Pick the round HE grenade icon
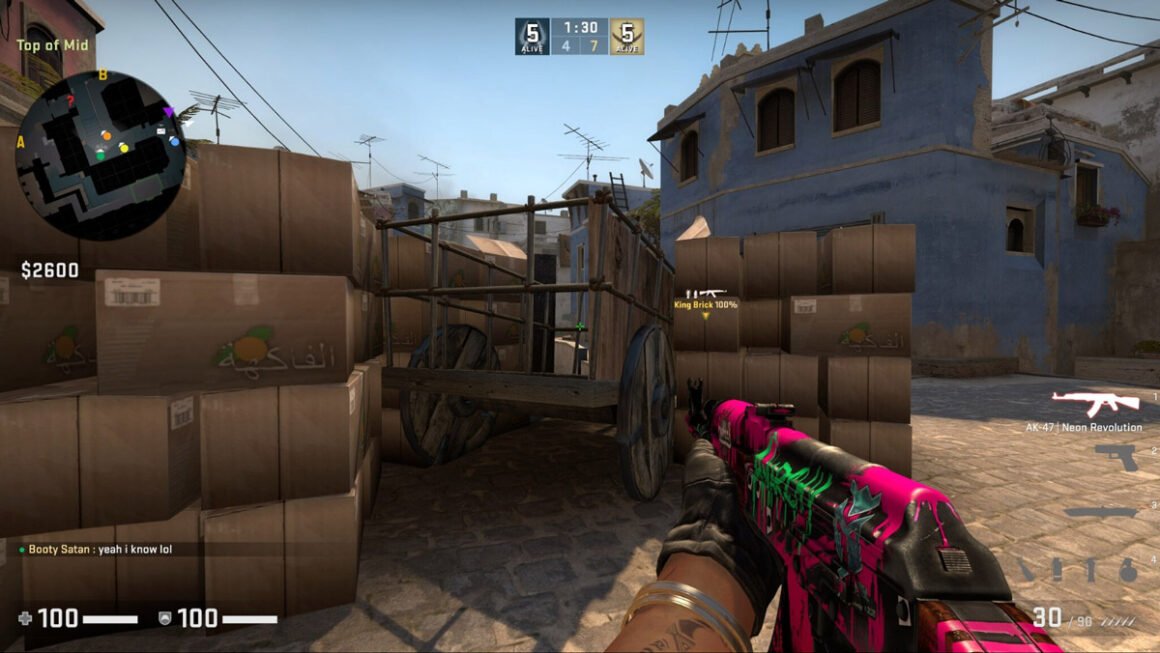Screen dimensions: 1160x653 [1128, 570]
